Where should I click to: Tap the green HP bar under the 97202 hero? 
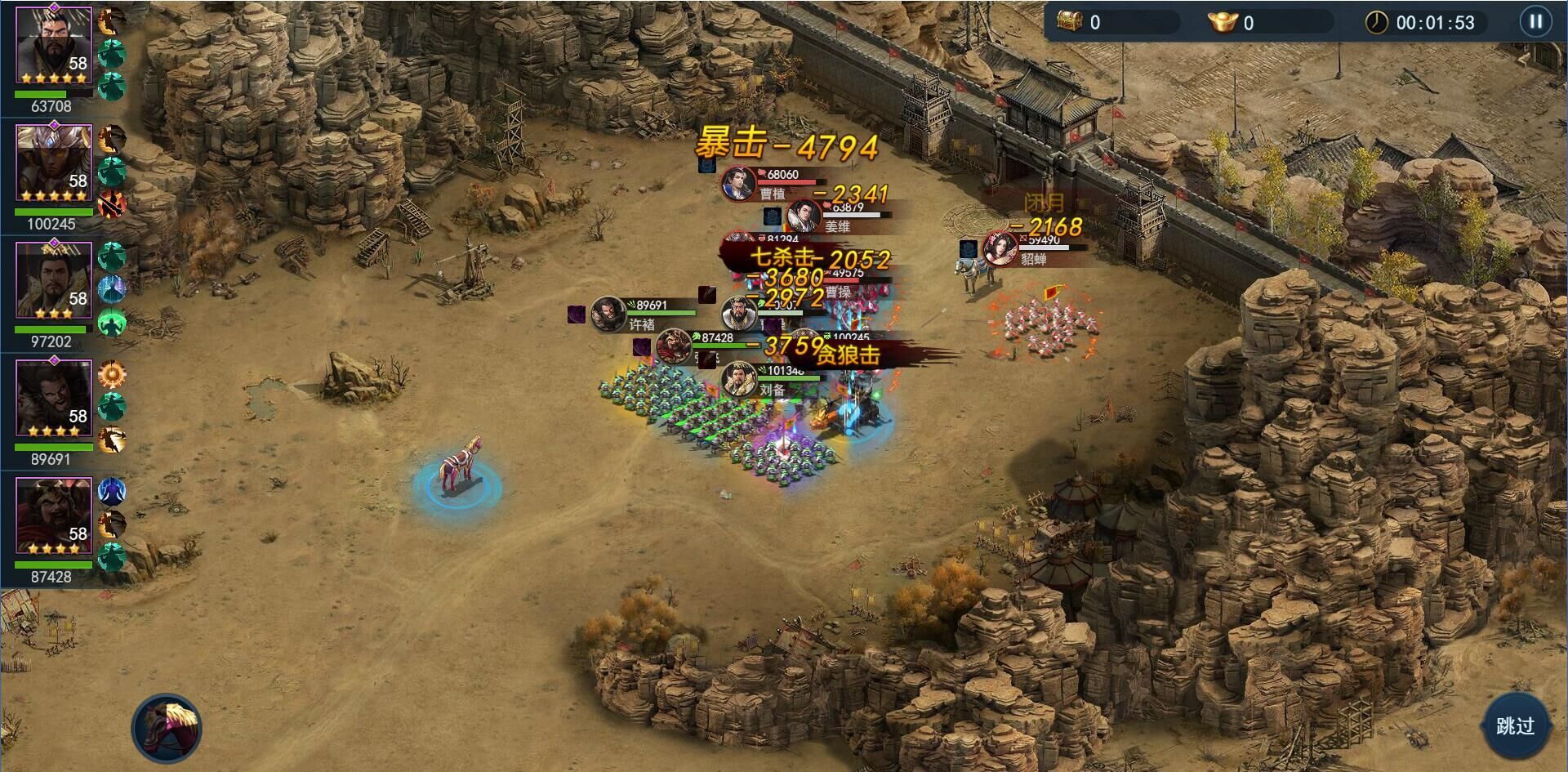click(x=51, y=331)
